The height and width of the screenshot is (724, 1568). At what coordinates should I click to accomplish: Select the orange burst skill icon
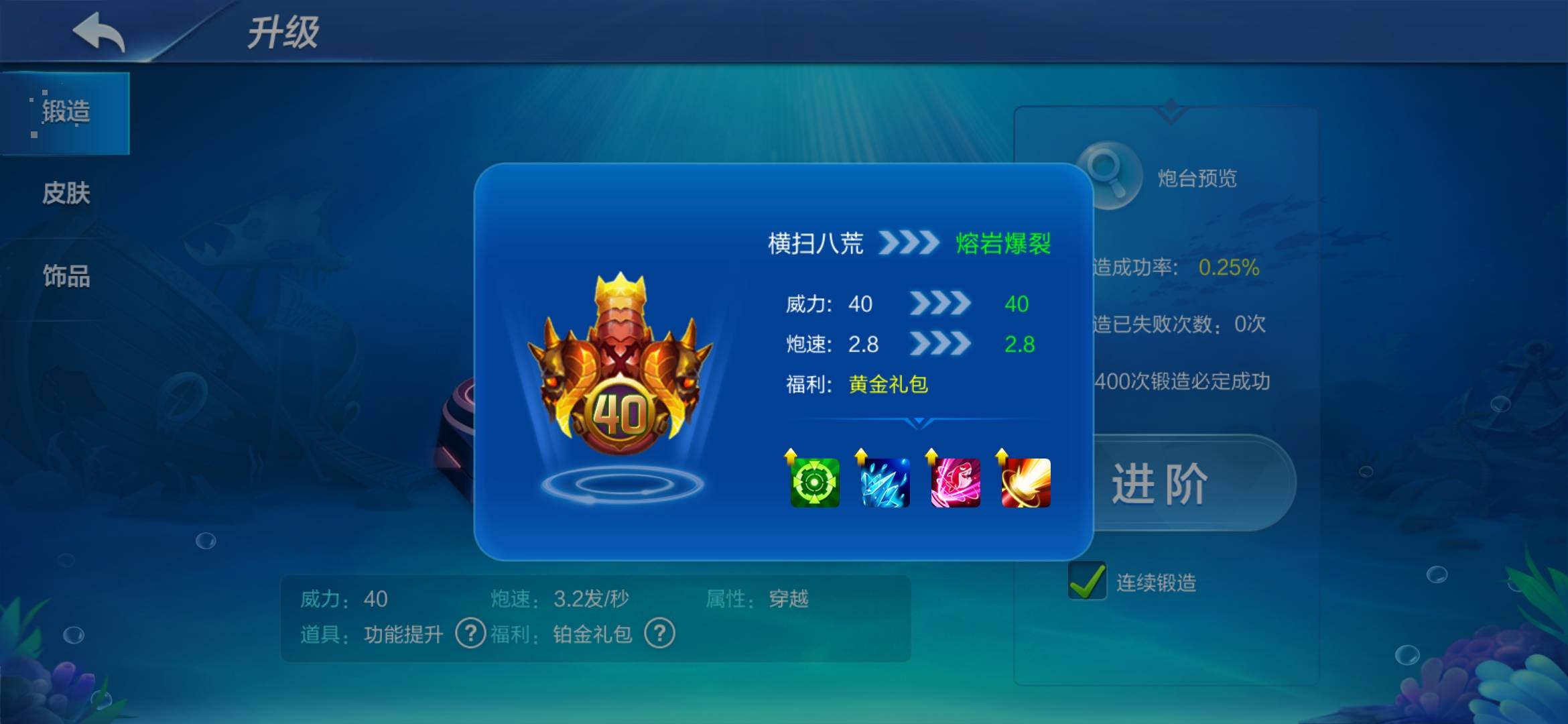pyautogui.click(x=1025, y=483)
